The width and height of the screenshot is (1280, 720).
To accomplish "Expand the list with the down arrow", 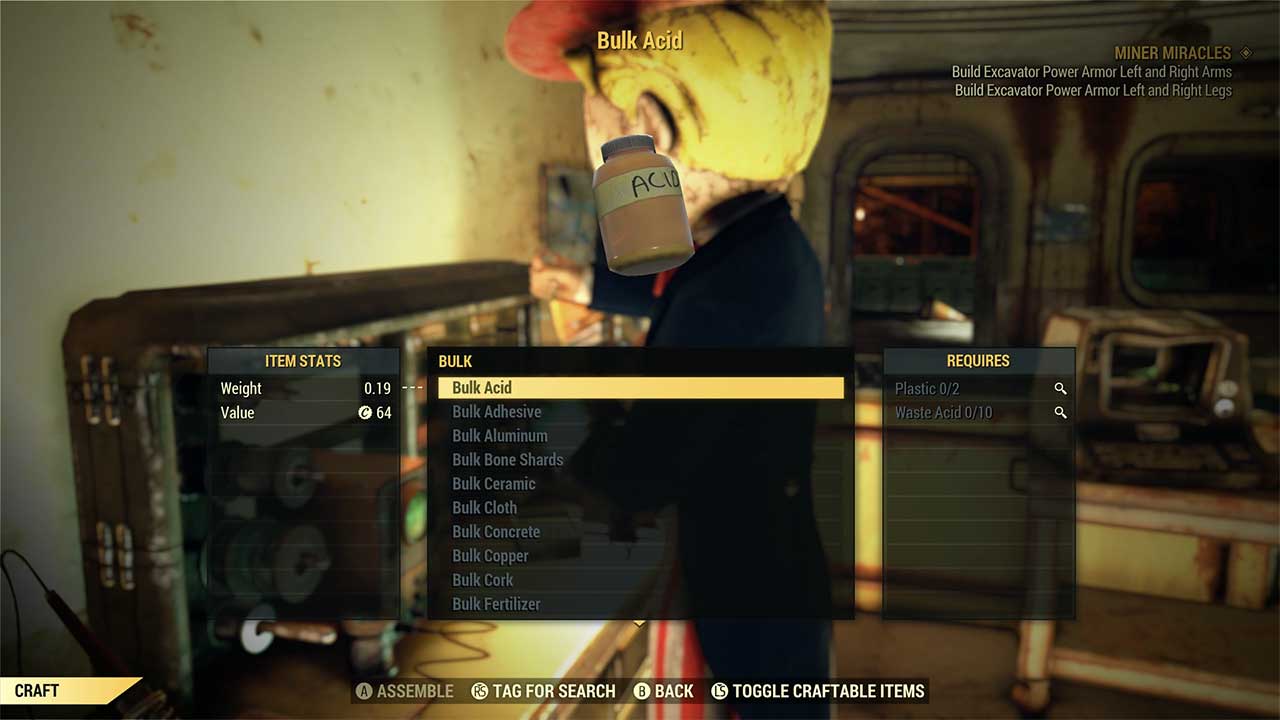I will pos(638,622).
